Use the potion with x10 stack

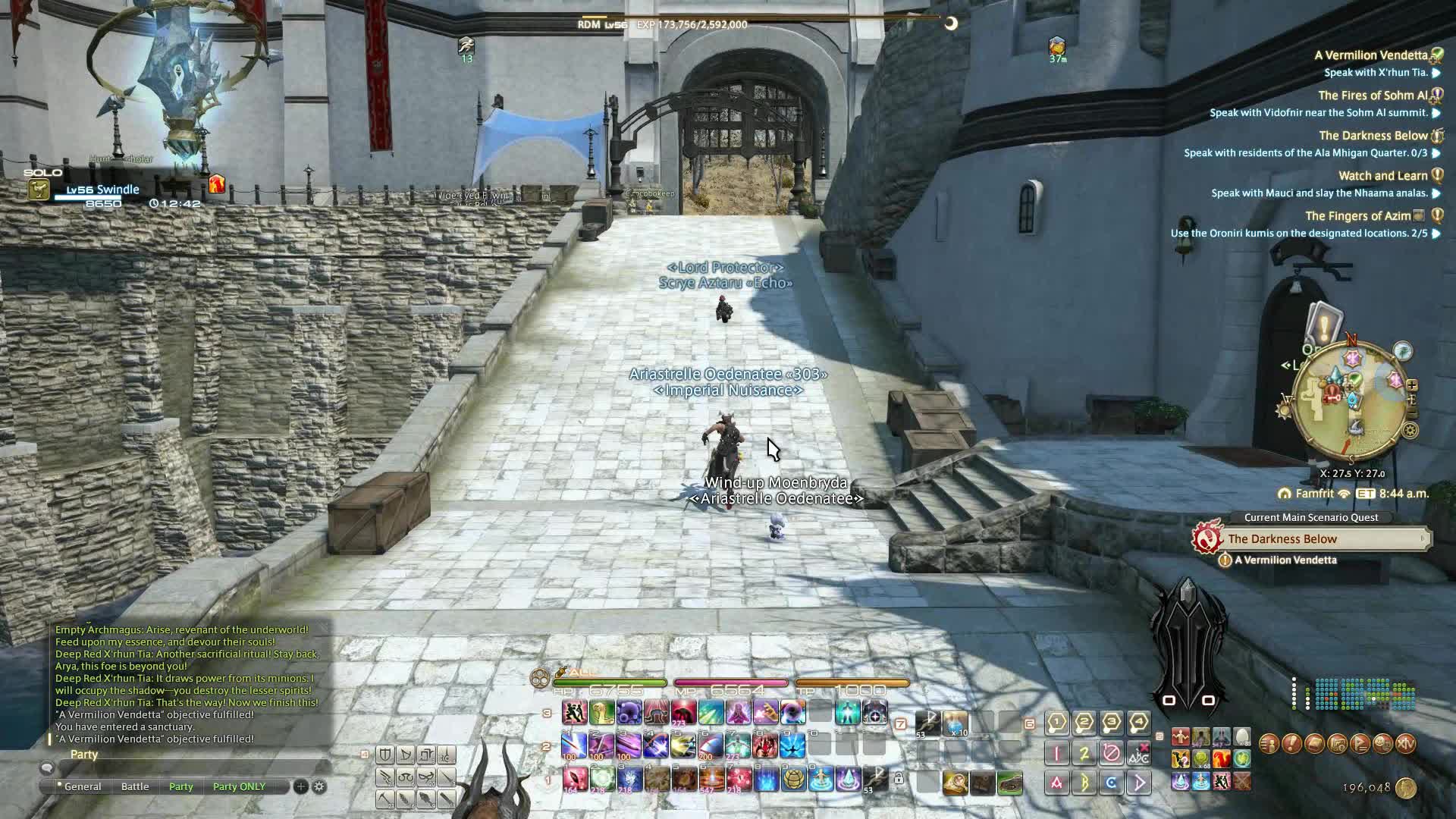point(955,723)
